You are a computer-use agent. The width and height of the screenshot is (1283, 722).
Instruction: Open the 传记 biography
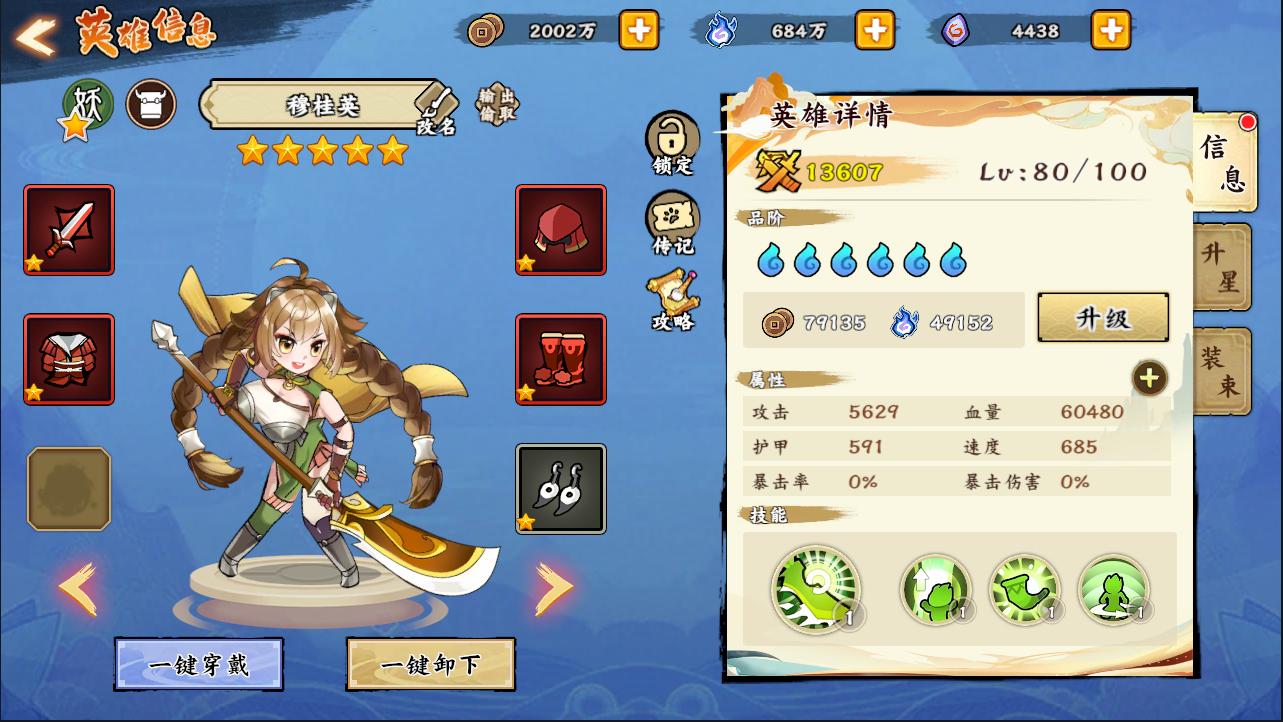[672, 223]
